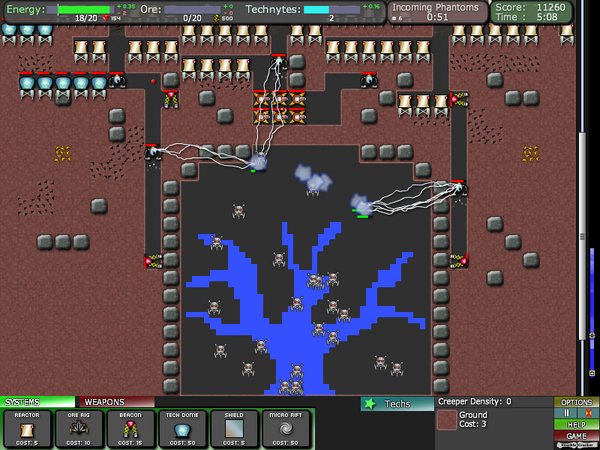Select the Beacon build item
The image size is (600, 450).
click(x=130, y=427)
